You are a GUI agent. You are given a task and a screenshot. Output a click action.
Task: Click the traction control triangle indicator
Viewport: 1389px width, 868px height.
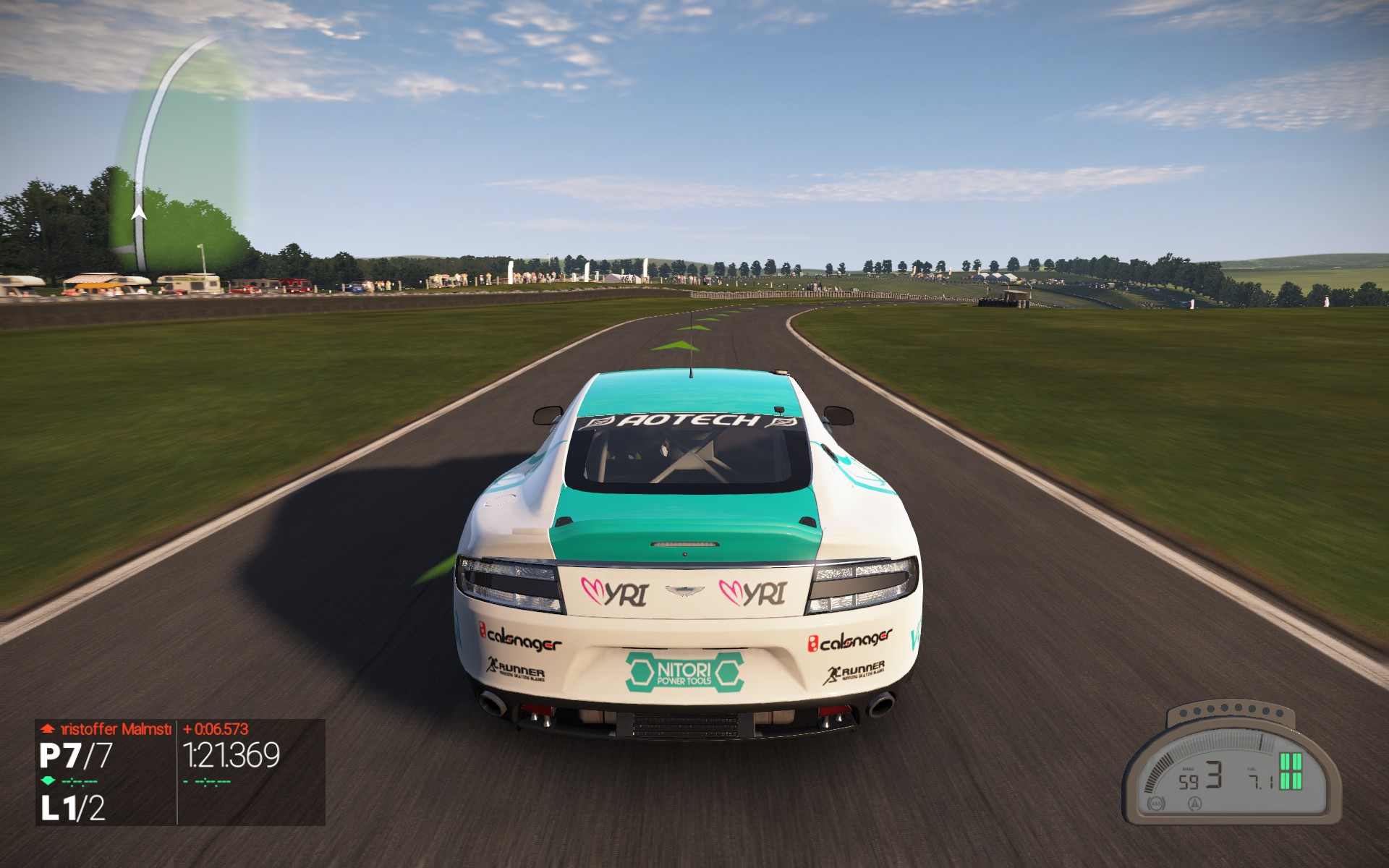pyautogui.click(x=1194, y=803)
